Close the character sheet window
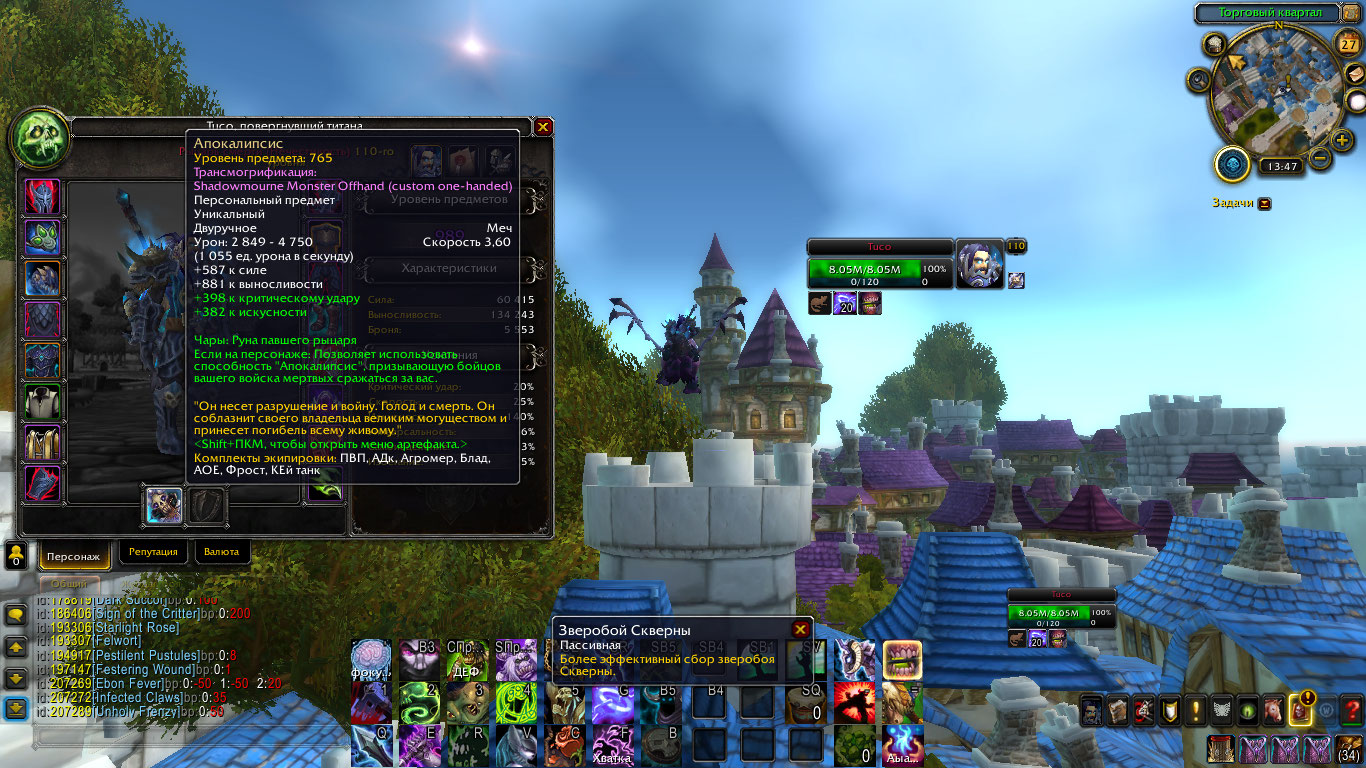 point(543,127)
